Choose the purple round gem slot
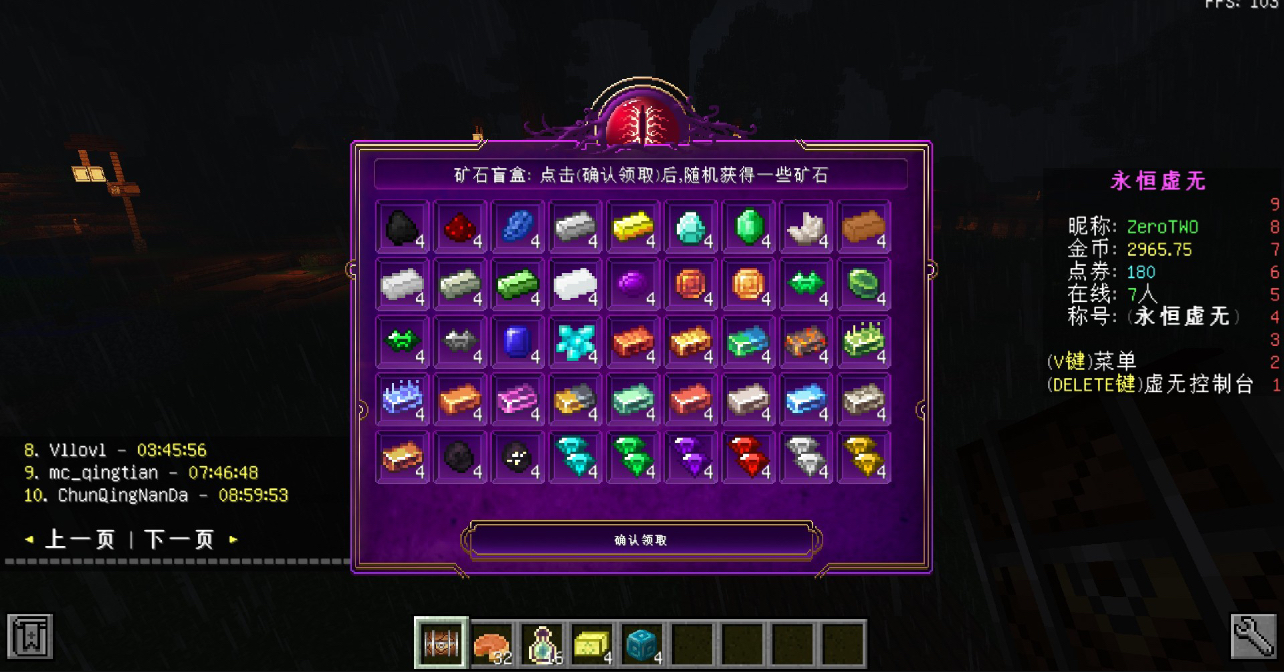 pos(632,285)
